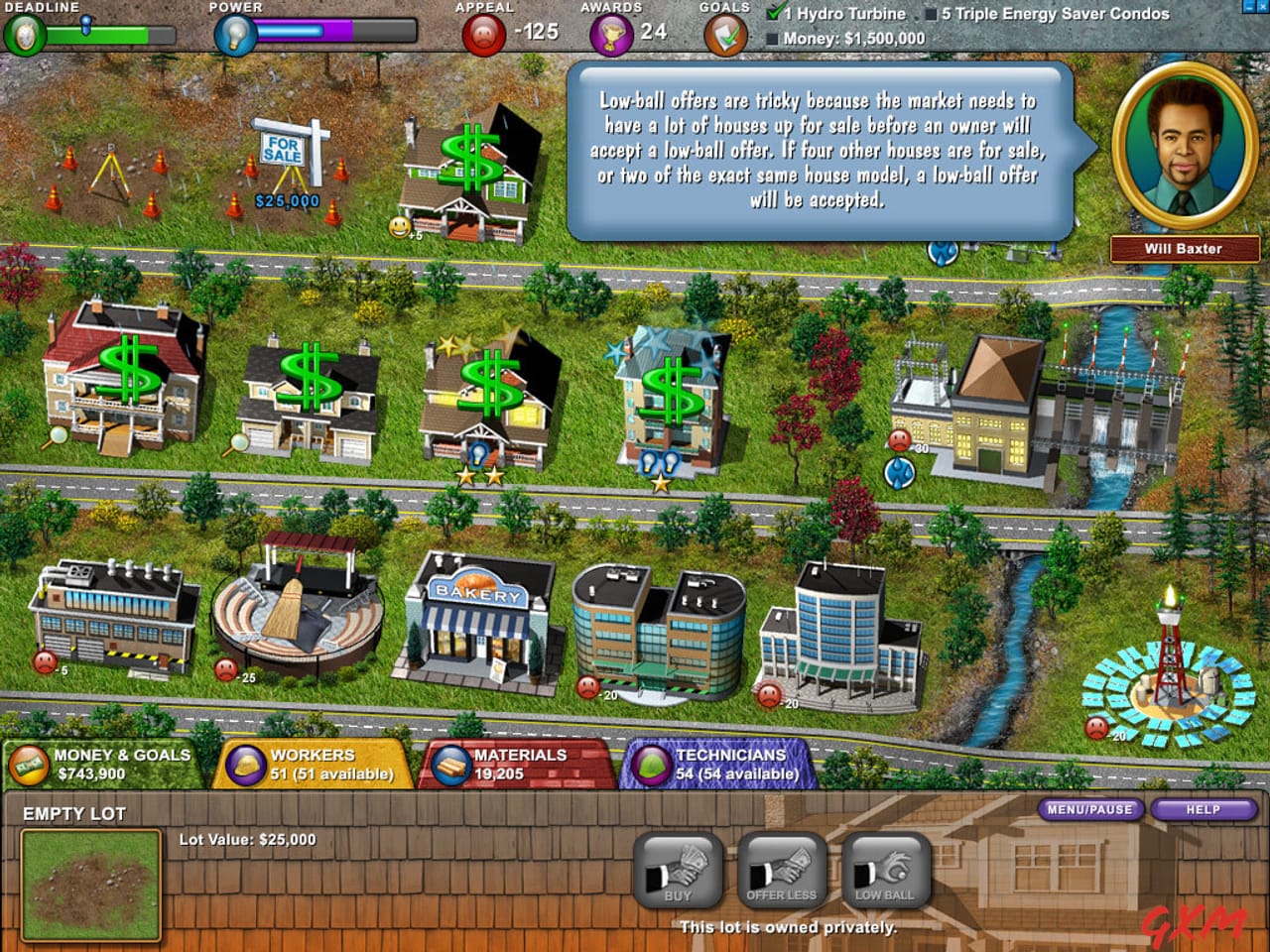
Task: Click the Money & Goals cash icon
Action: [28, 764]
